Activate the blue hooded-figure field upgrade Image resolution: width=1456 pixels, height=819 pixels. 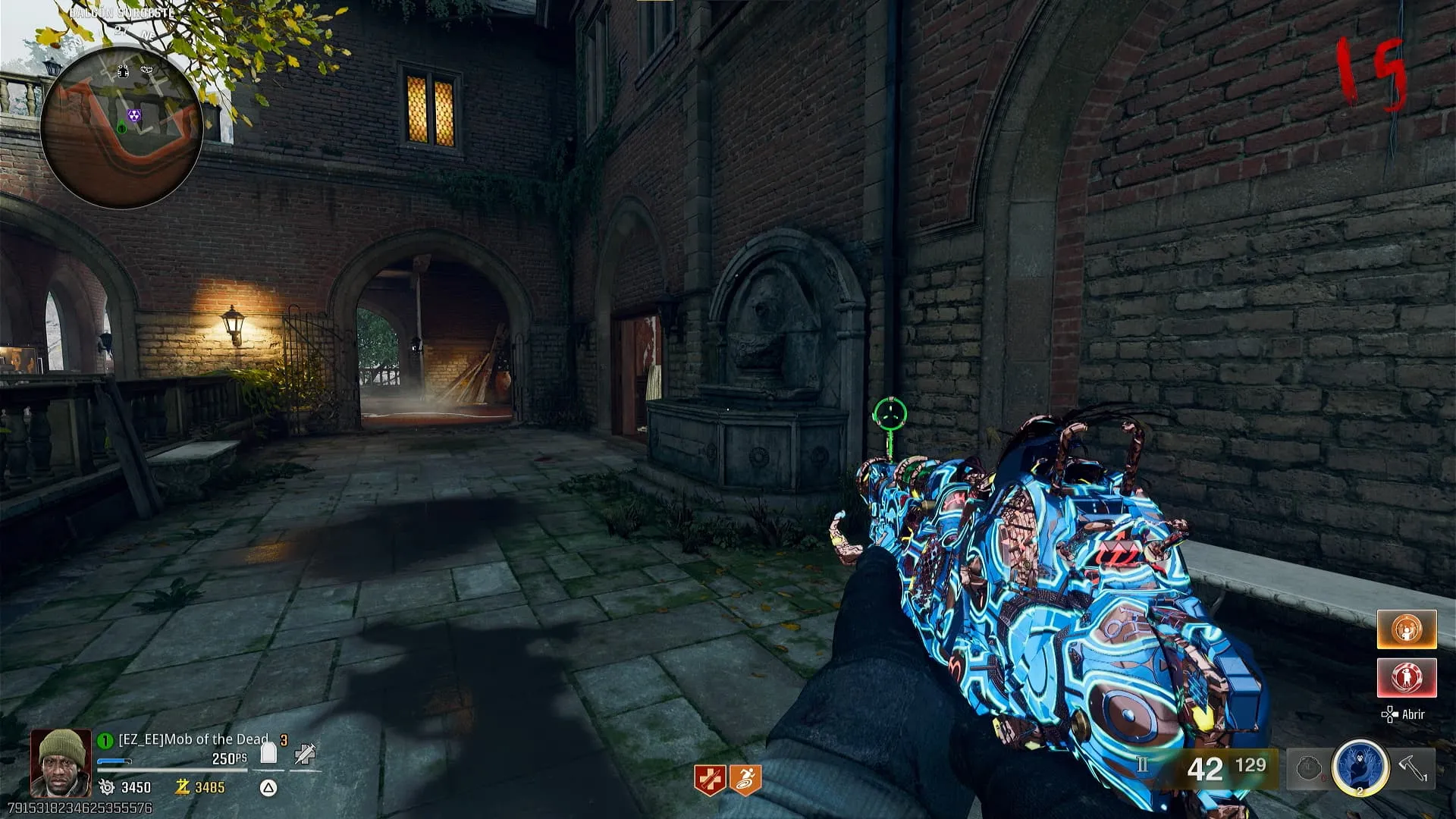point(1360,767)
